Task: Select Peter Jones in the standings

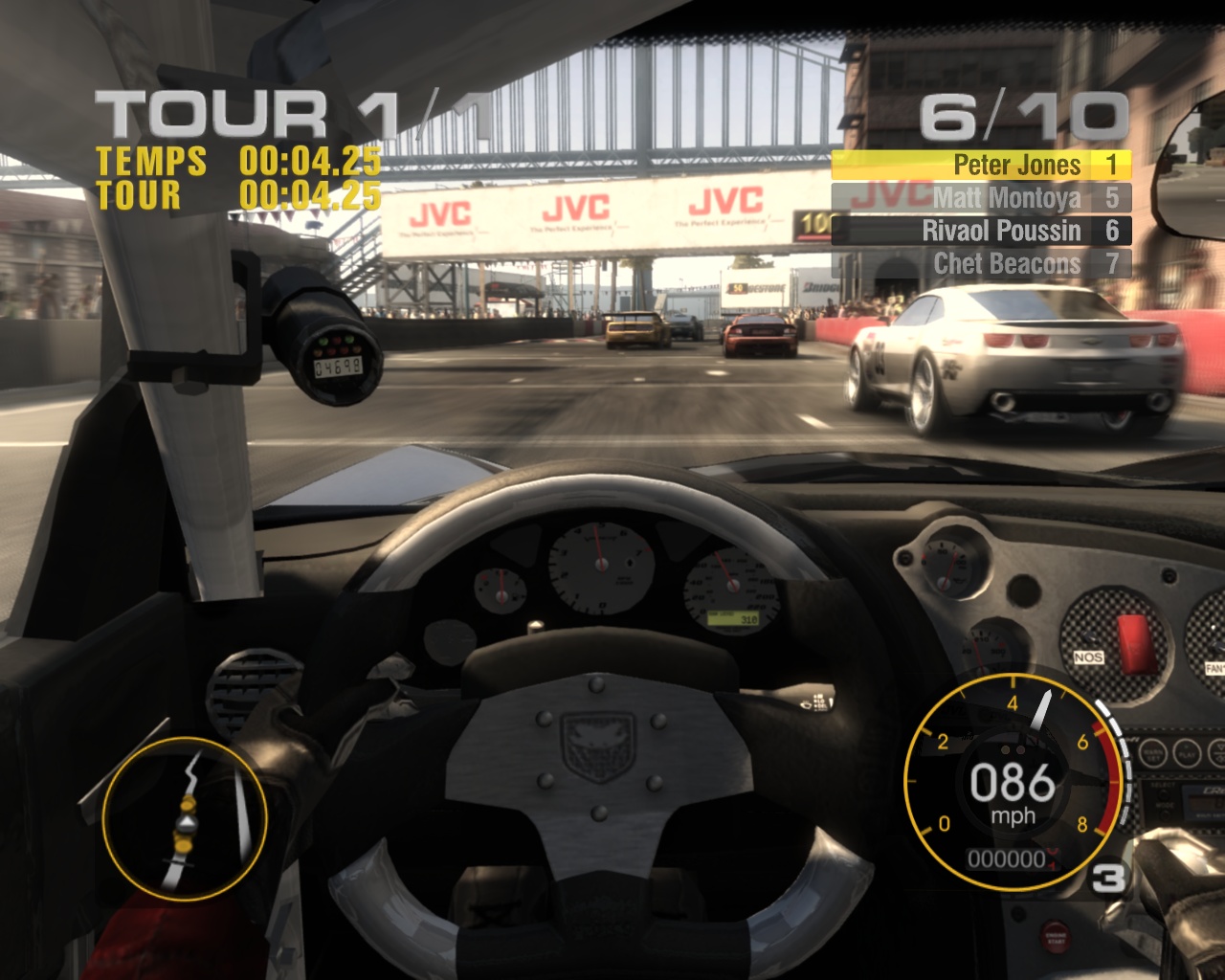Action: (982, 166)
